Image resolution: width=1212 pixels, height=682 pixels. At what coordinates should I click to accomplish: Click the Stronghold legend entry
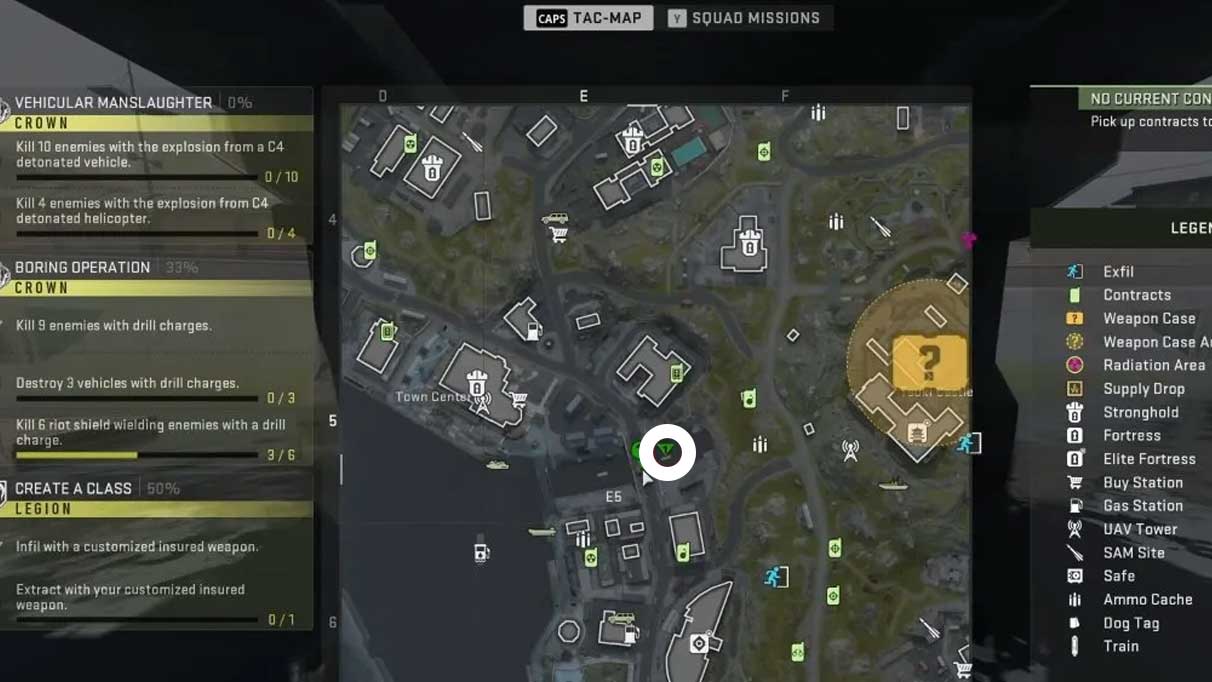point(1140,412)
